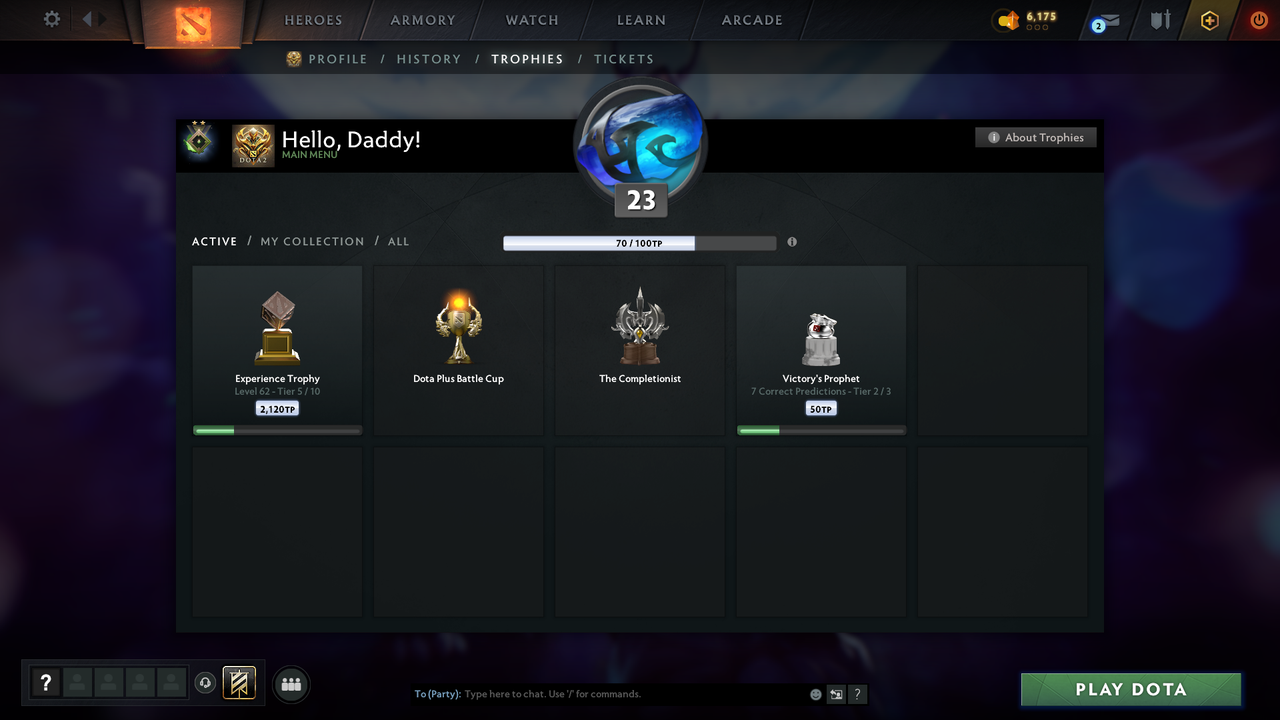1280x720 pixels.
Task: Expand the back navigation arrow beside settings
Action: 87,19
